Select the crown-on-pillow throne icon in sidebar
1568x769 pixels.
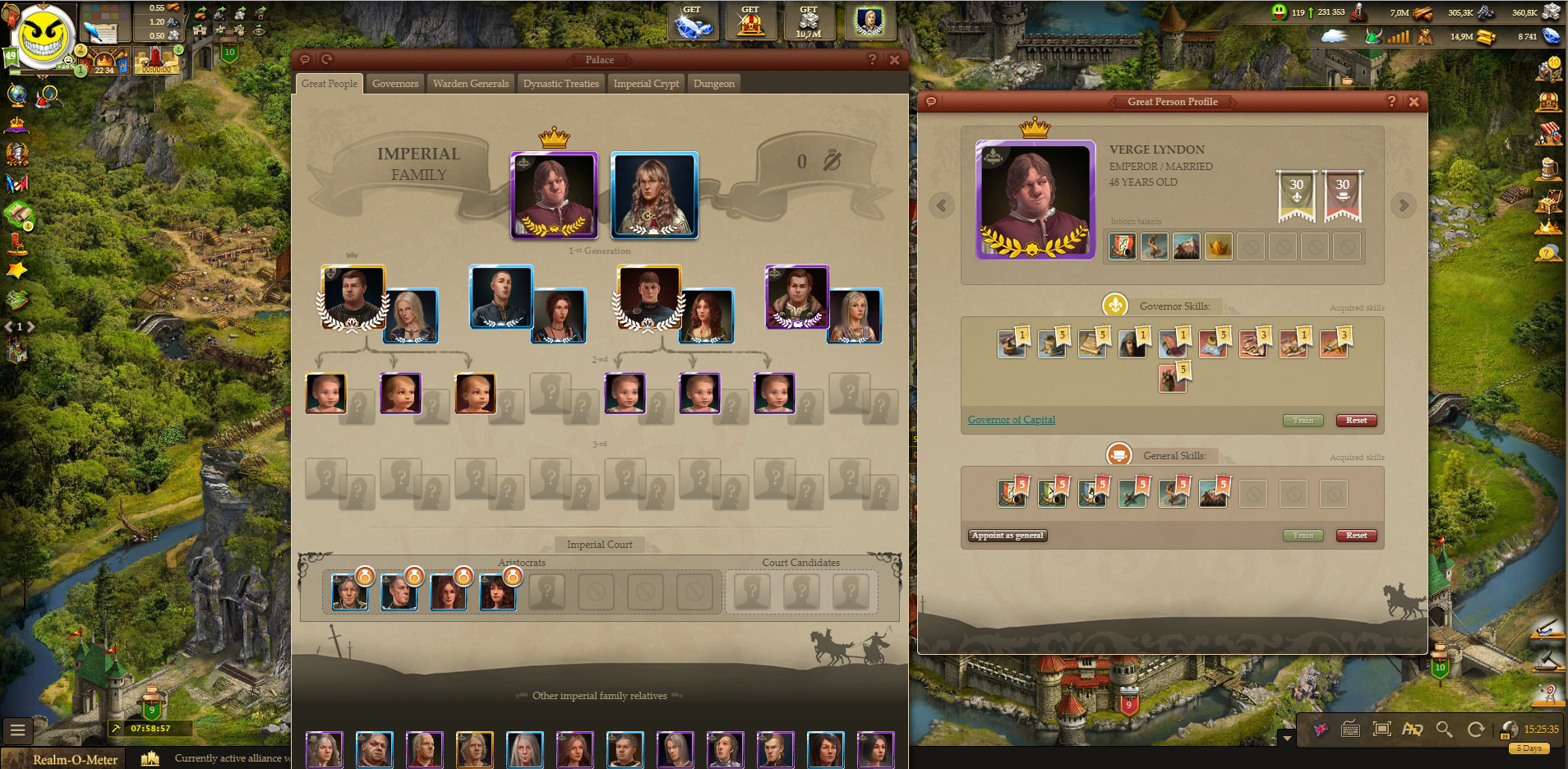point(16,126)
